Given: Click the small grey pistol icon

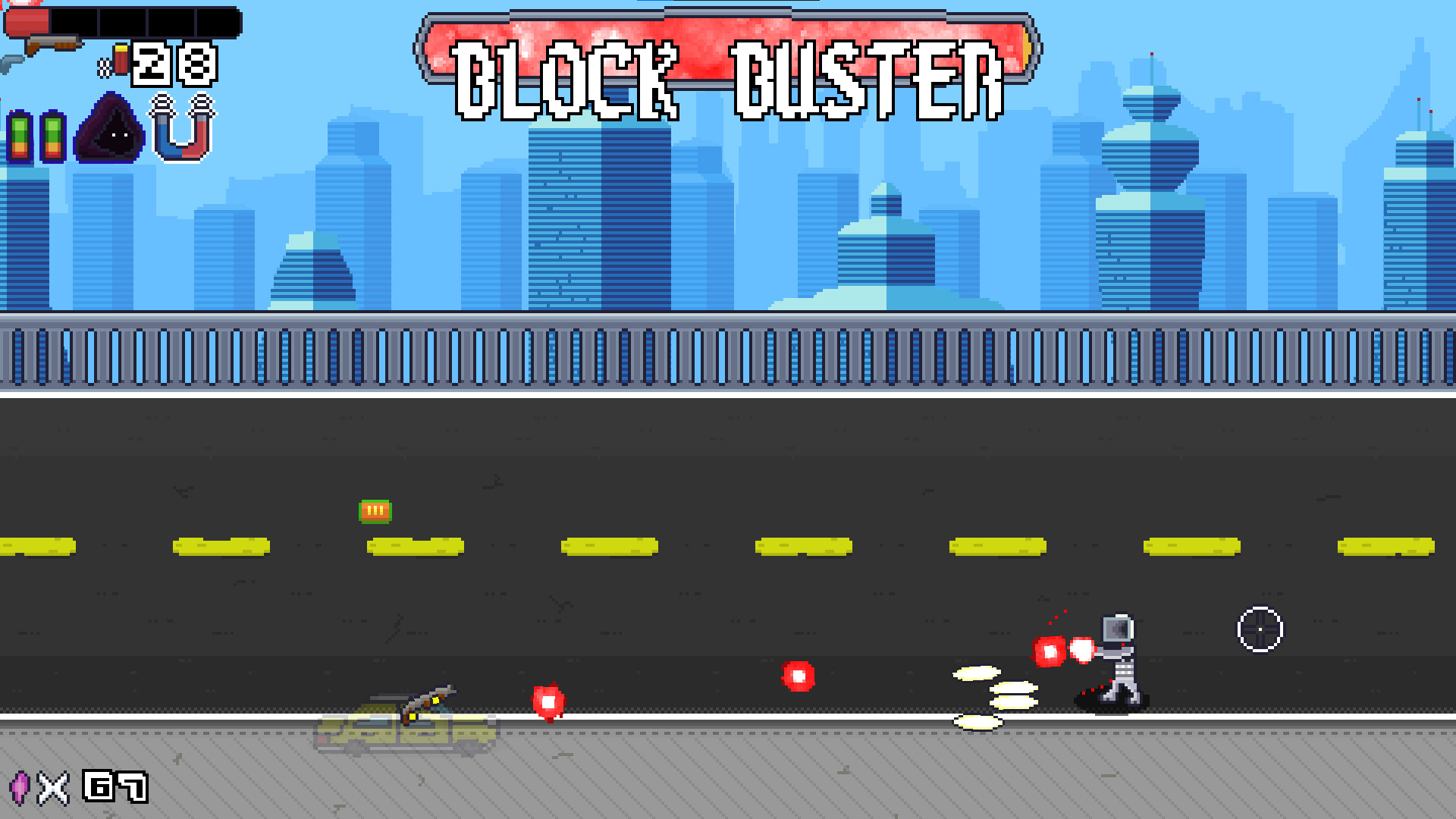Looking at the screenshot, I should click(x=9, y=61).
